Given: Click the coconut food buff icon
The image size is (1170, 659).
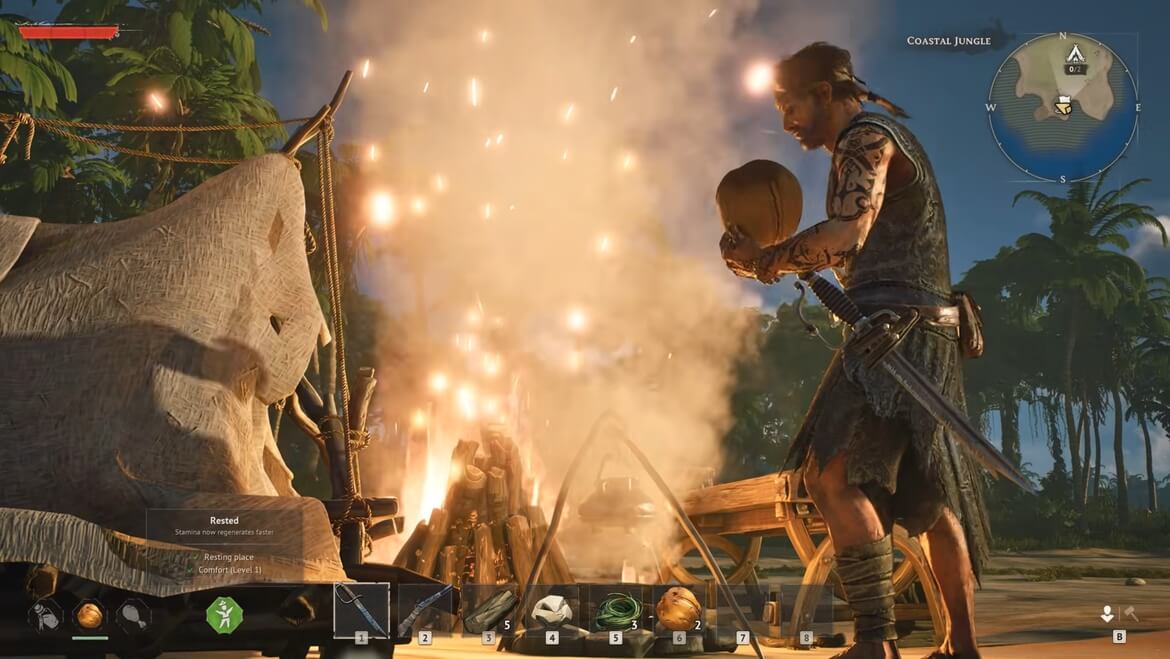Looking at the screenshot, I should click(x=89, y=615).
